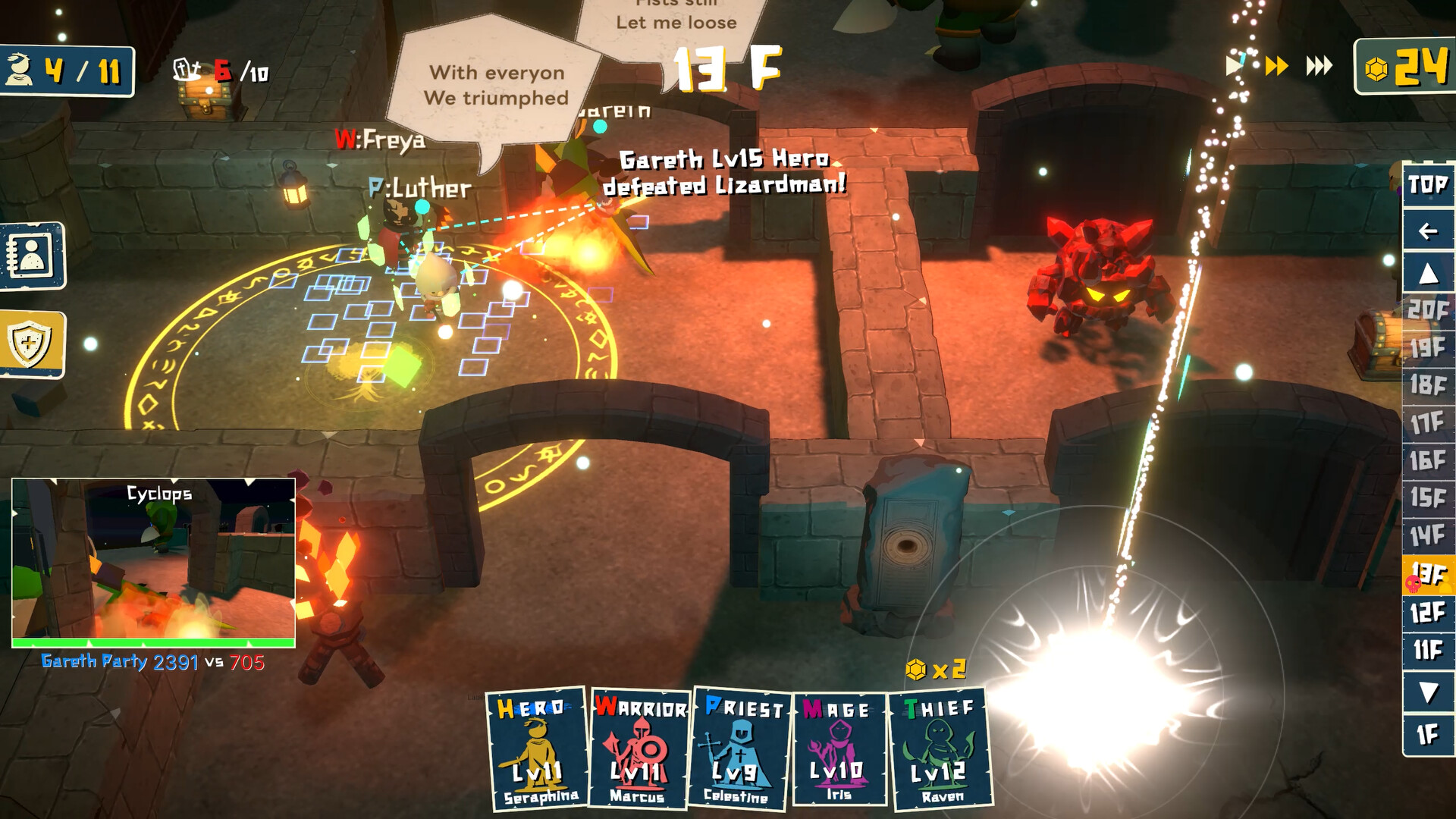Image resolution: width=1456 pixels, height=819 pixels.
Task: Jump to the TOP floor
Action: coord(1428,184)
